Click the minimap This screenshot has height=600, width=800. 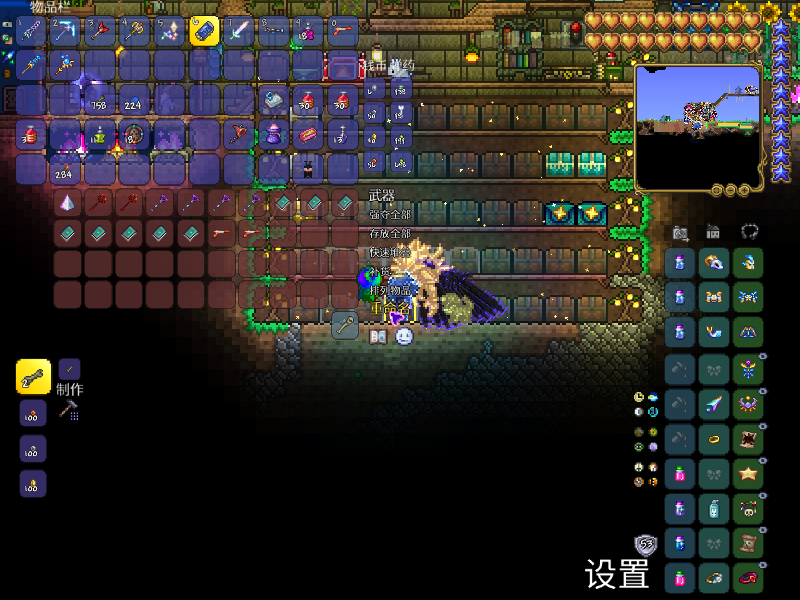click(x=697, y=127)
